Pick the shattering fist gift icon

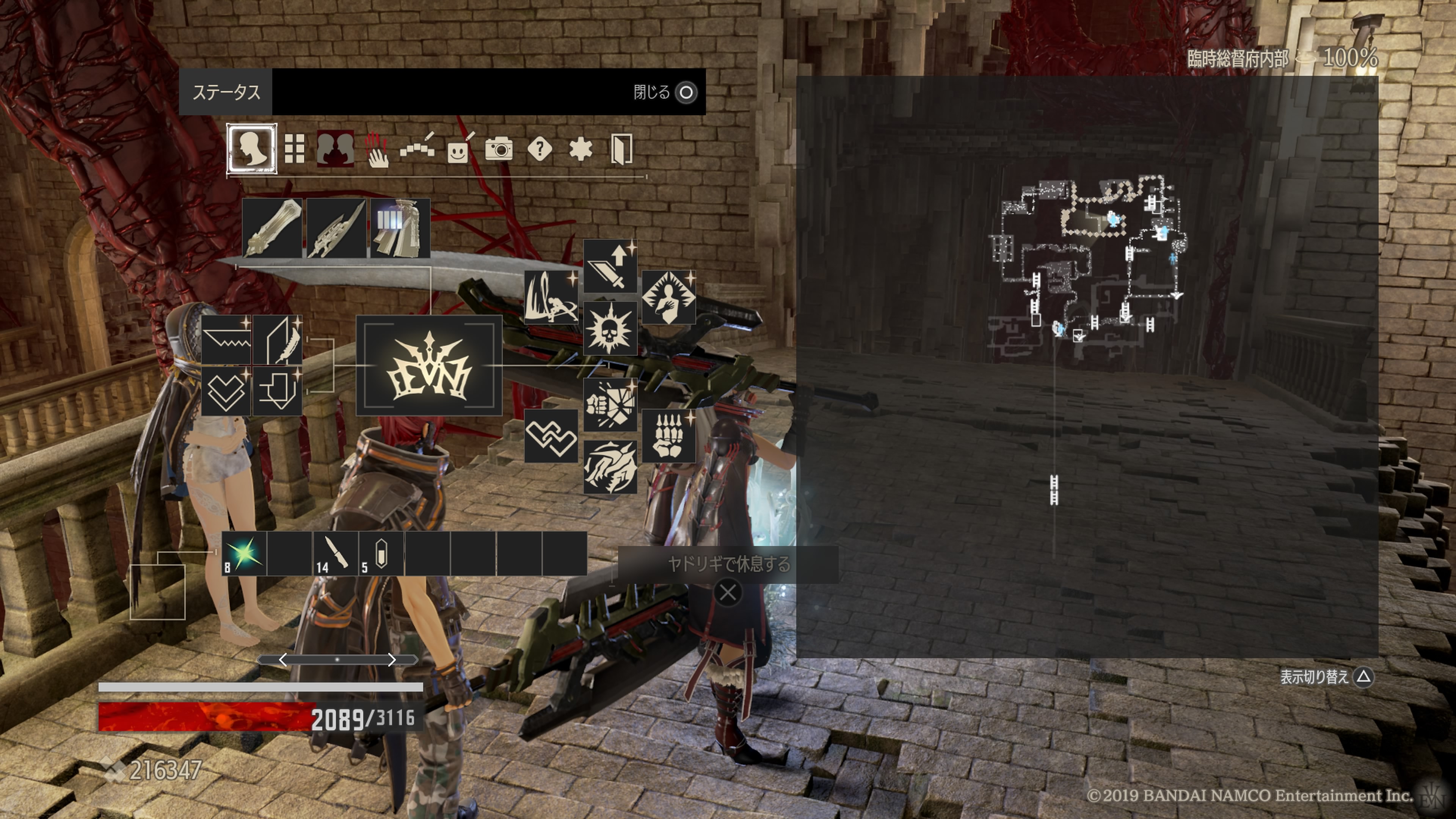coord(610,405)
